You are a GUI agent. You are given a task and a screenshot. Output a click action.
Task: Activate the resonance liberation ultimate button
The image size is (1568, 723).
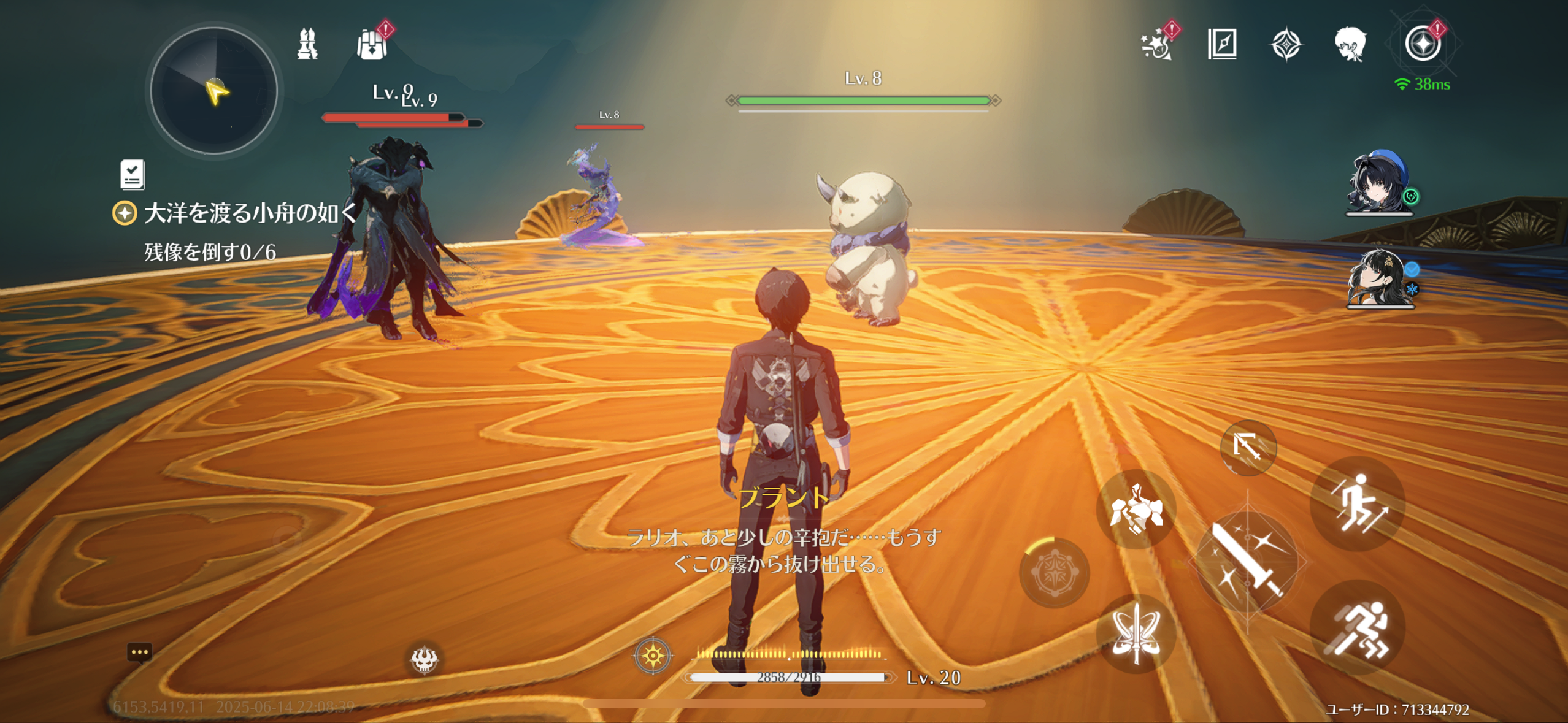(x=1054, y=573)
